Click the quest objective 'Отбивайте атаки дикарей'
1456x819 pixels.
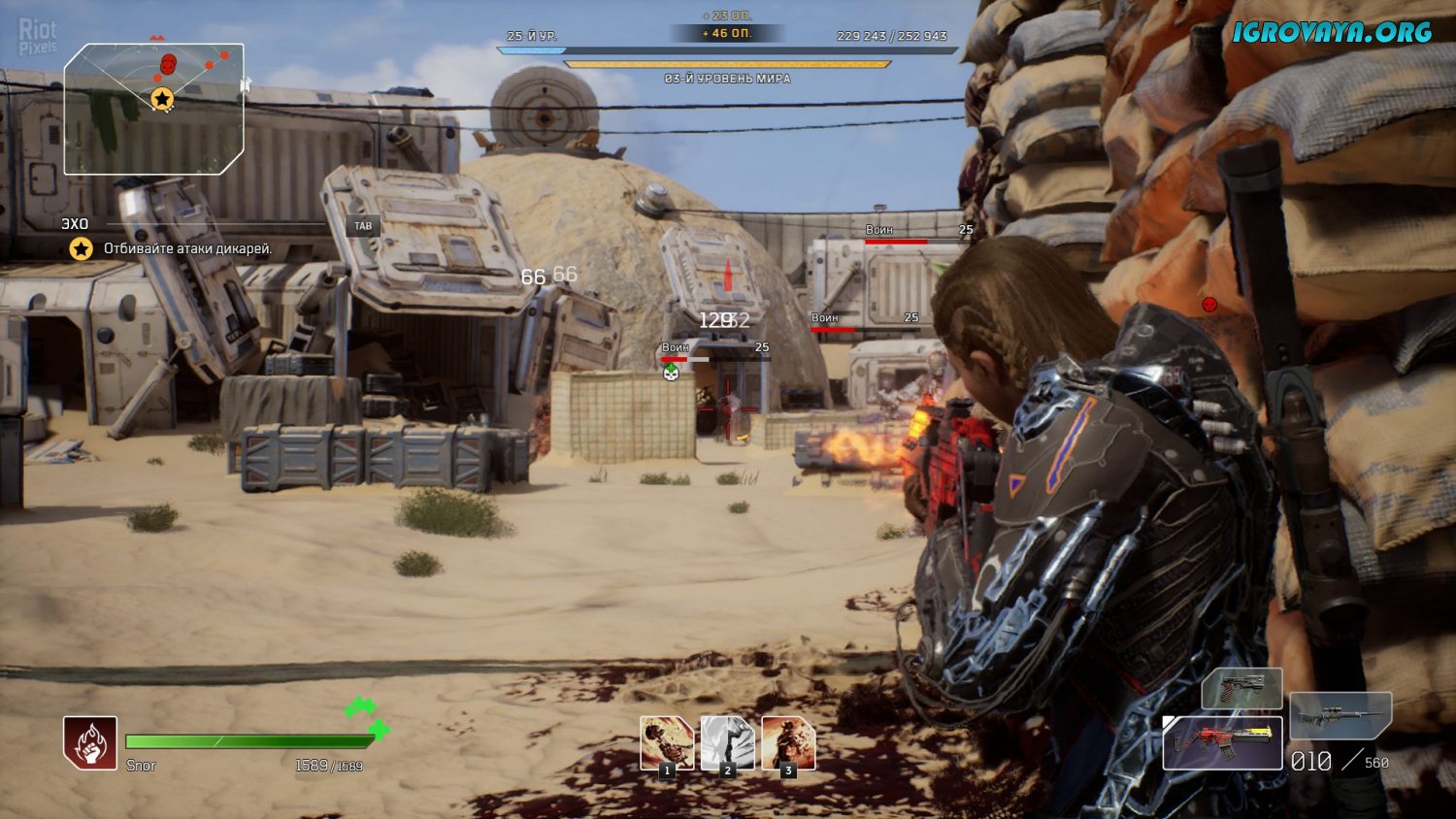click(187, 249)
